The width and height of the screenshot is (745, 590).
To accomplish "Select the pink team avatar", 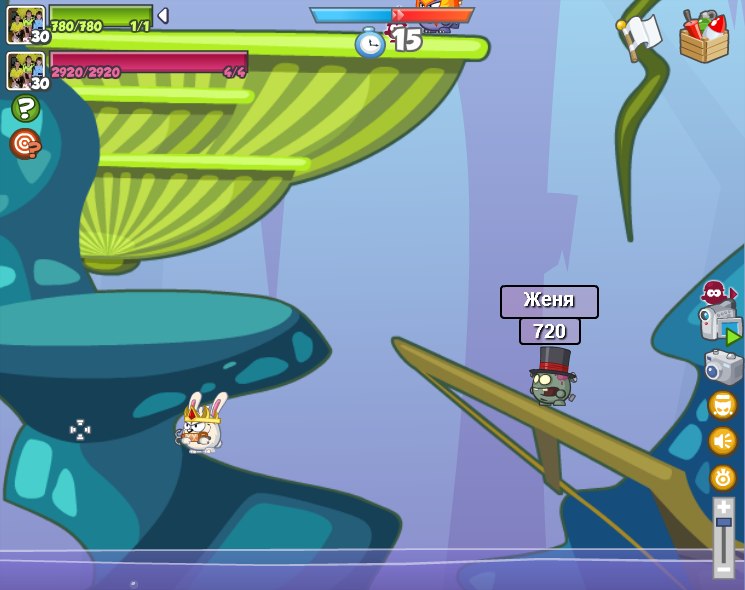I will pyautogui.click(x=25, y=70).
